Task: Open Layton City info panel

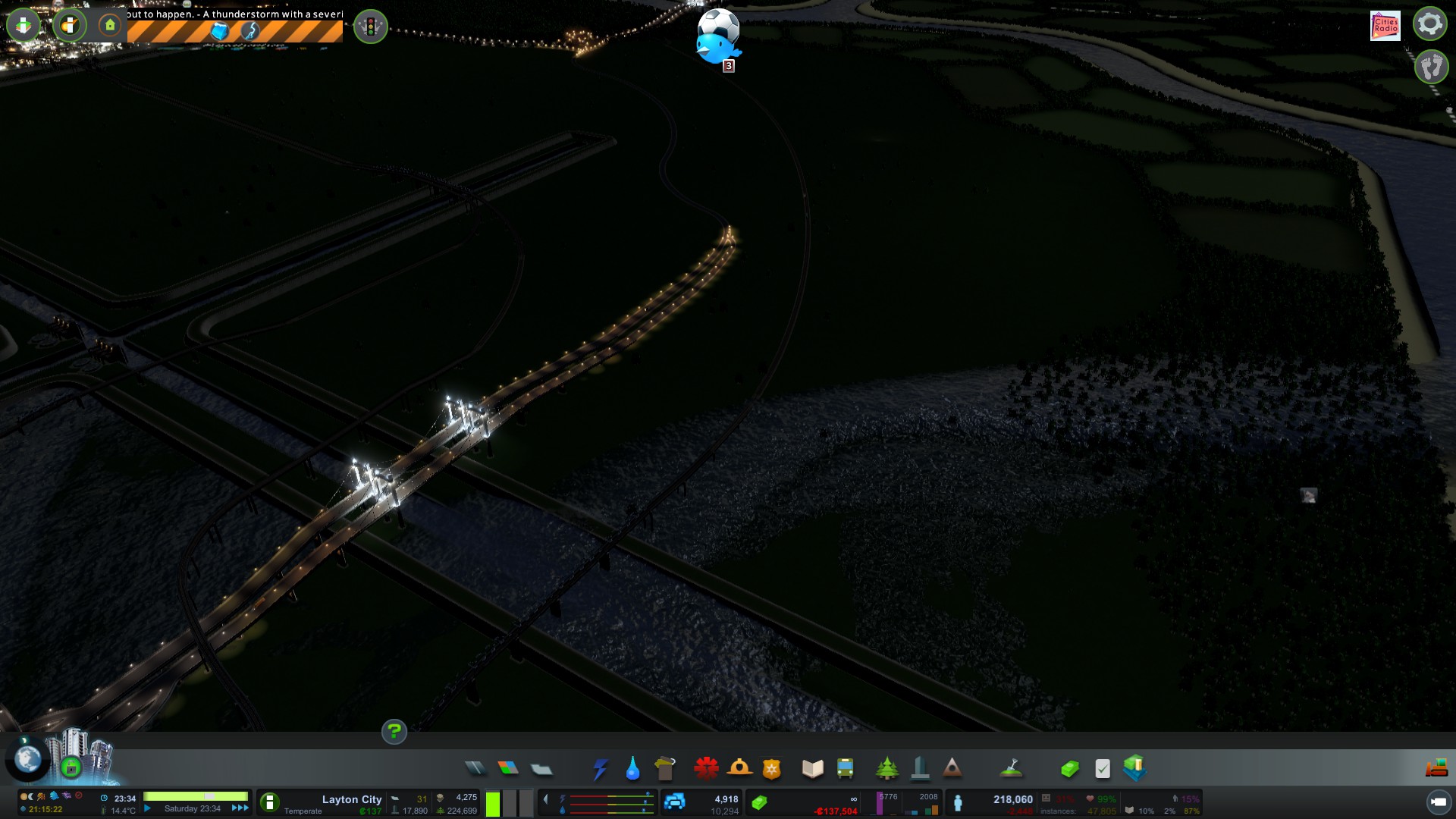Action: [351, 799]
